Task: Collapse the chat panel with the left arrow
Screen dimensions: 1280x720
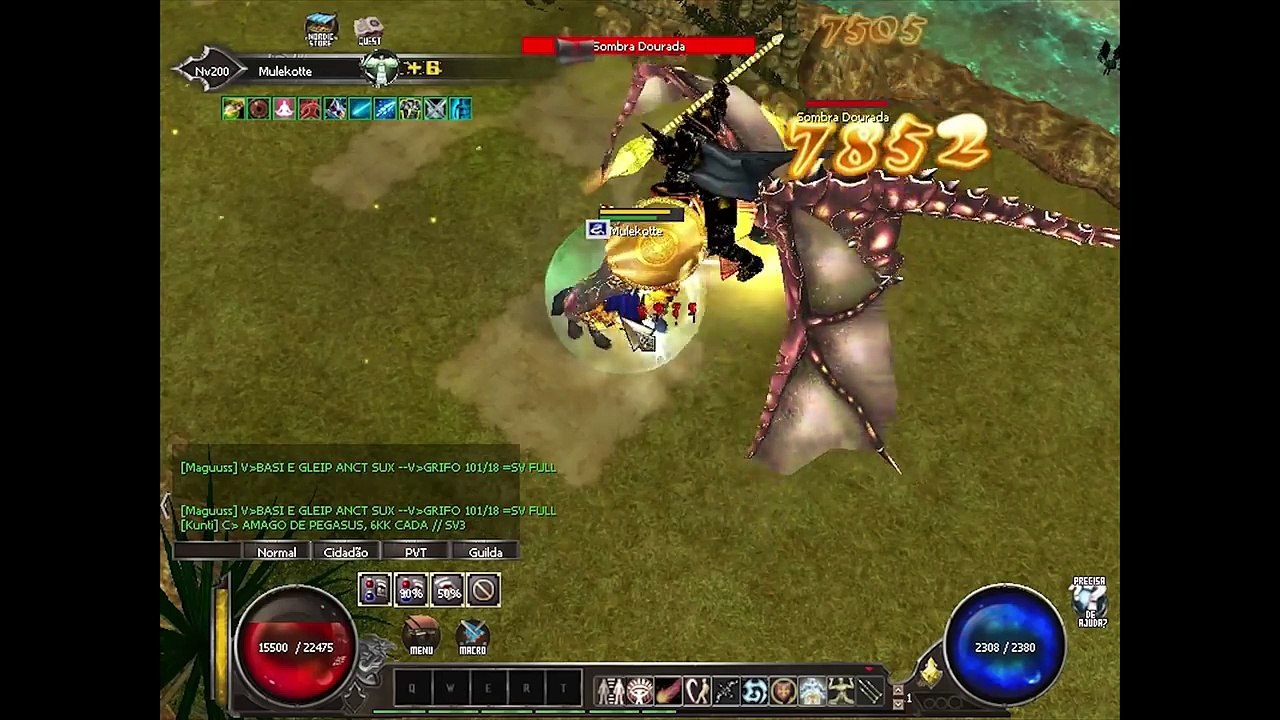Action: [166, 507]
